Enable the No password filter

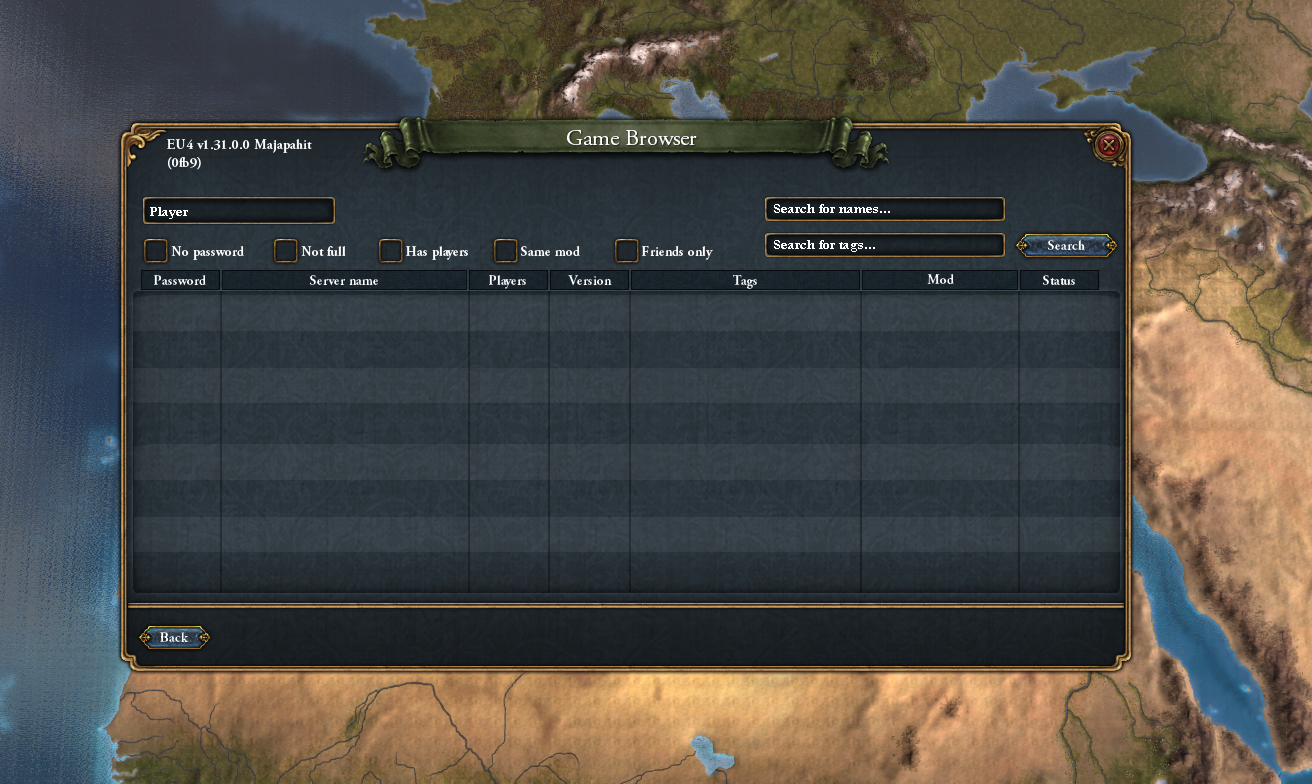[156, 251]
